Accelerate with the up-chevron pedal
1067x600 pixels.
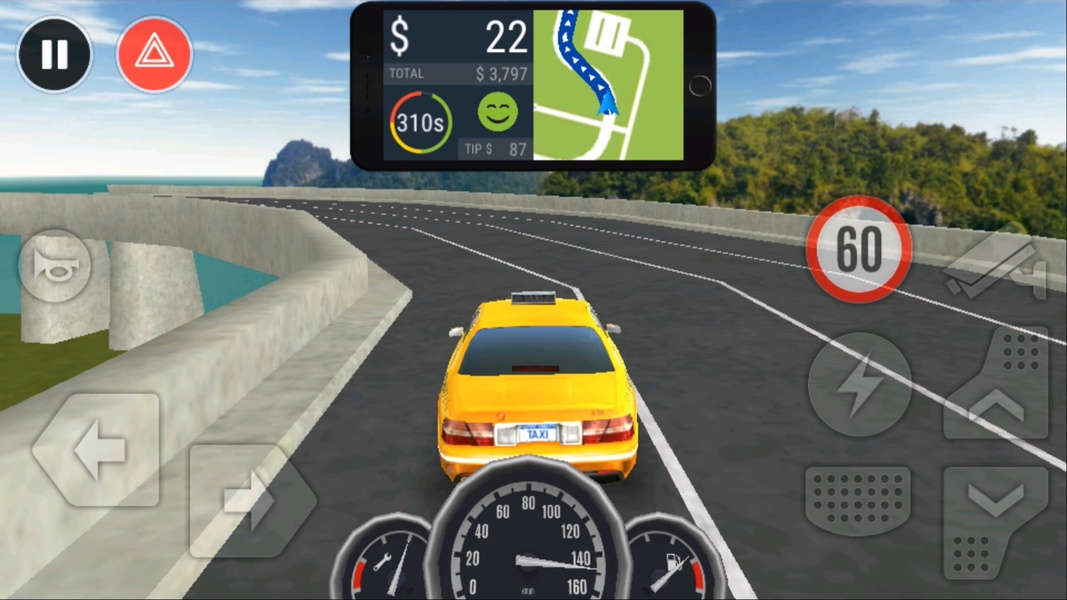point(996,385)
